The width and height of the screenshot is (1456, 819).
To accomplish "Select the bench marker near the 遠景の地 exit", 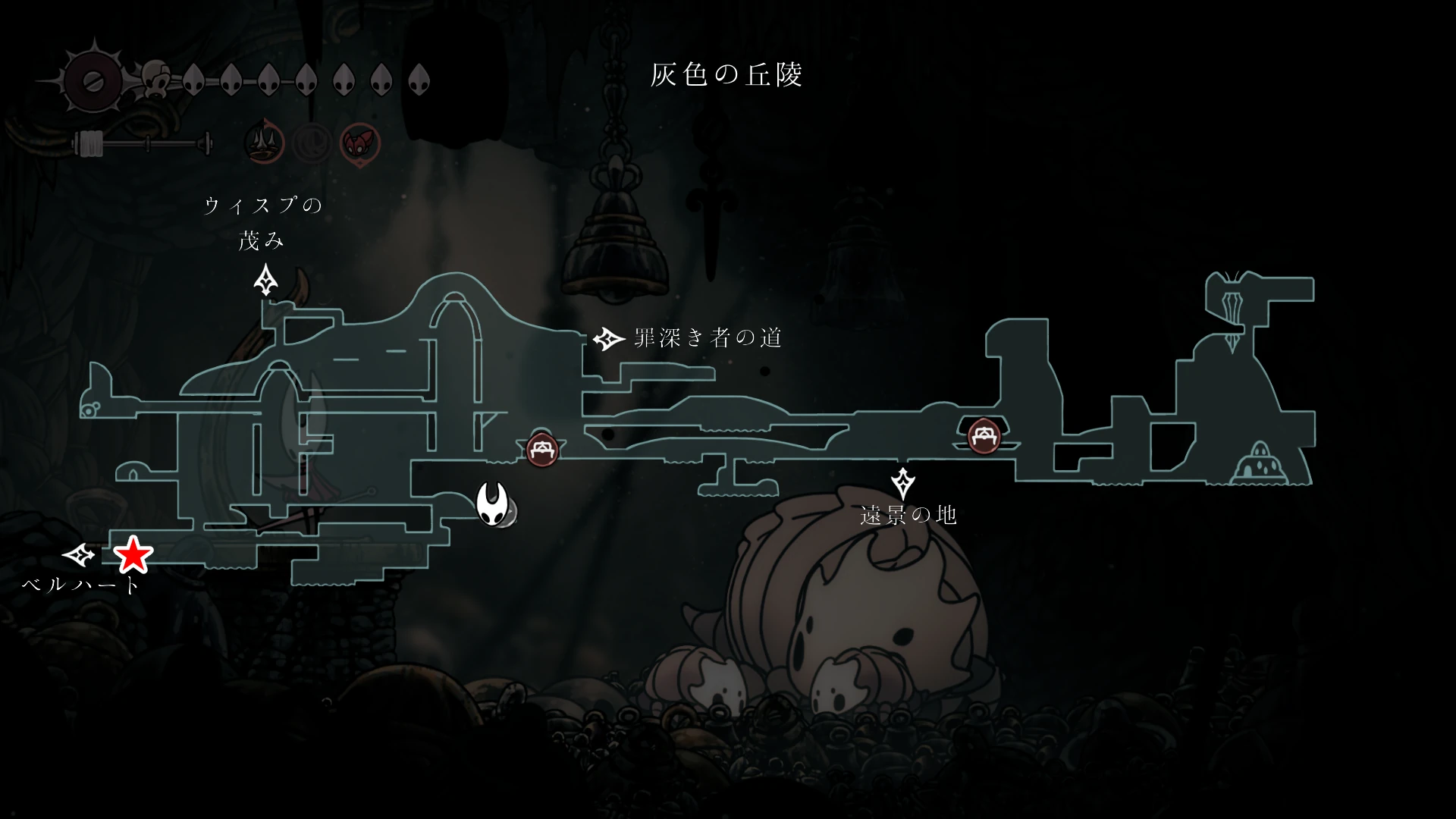I will [x=984, y=436].
